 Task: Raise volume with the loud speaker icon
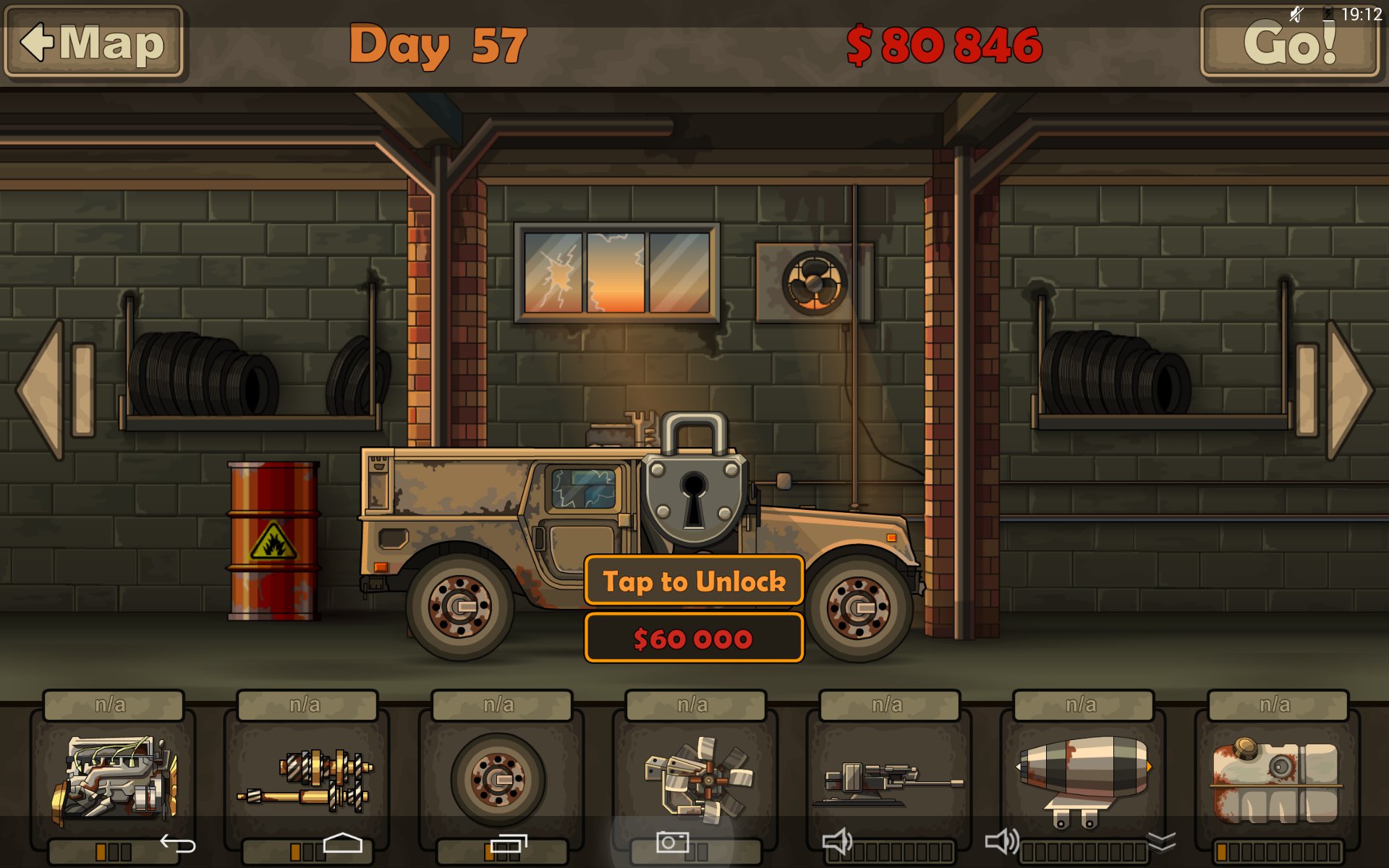coord(1003,842)
